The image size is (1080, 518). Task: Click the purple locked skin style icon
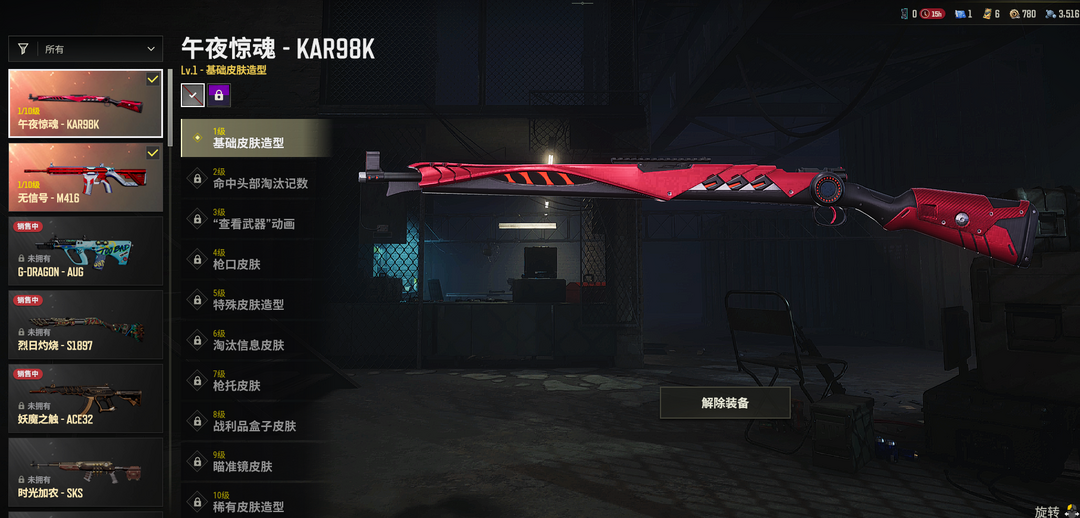point(219,95)
